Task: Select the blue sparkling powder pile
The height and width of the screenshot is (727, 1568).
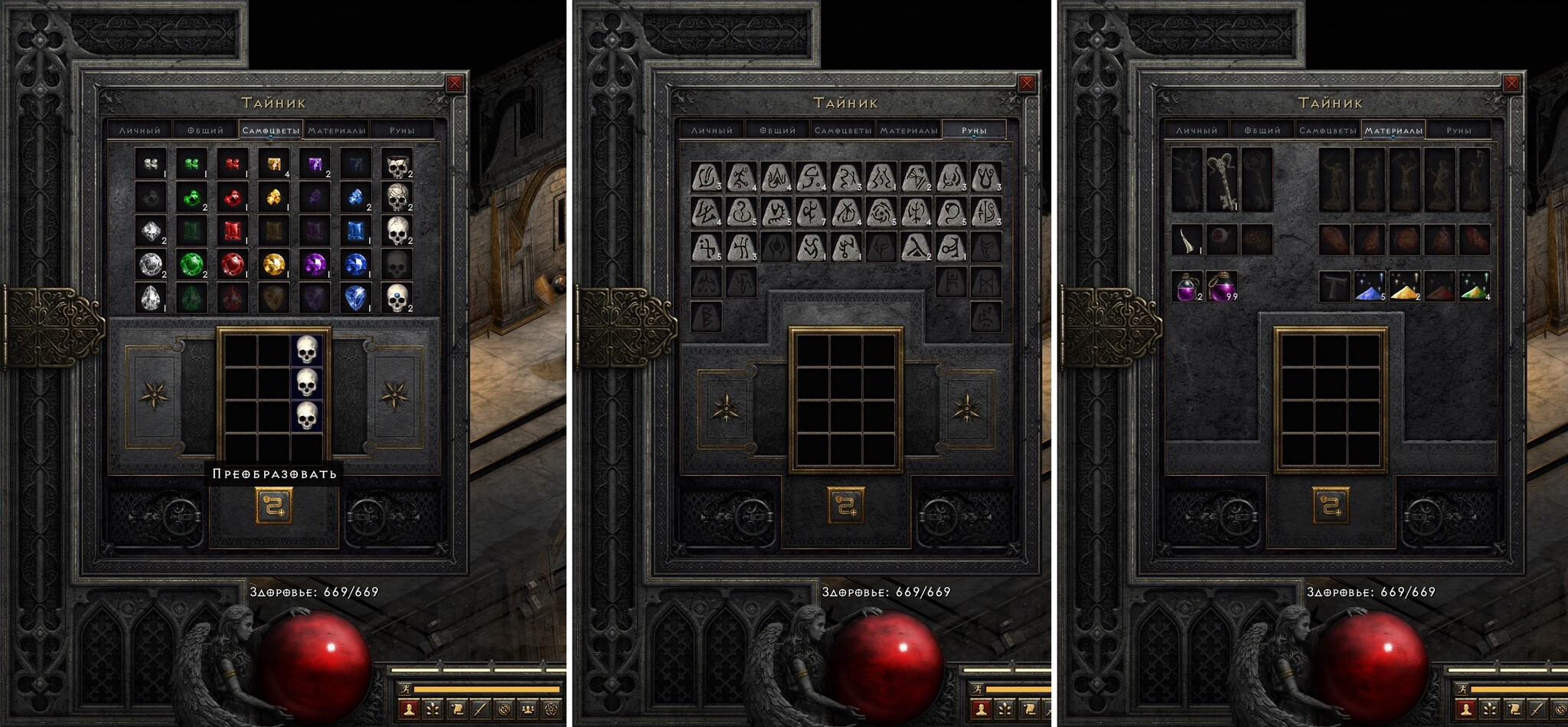Action: click(x=1370, y=286)
